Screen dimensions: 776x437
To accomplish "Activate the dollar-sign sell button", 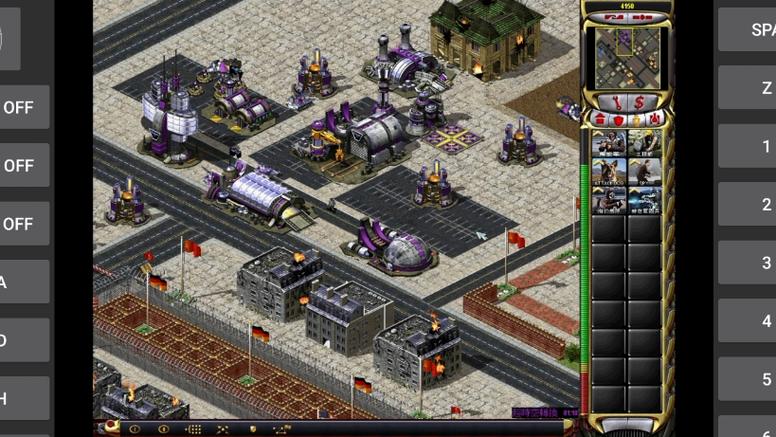I will coord(639,101).
